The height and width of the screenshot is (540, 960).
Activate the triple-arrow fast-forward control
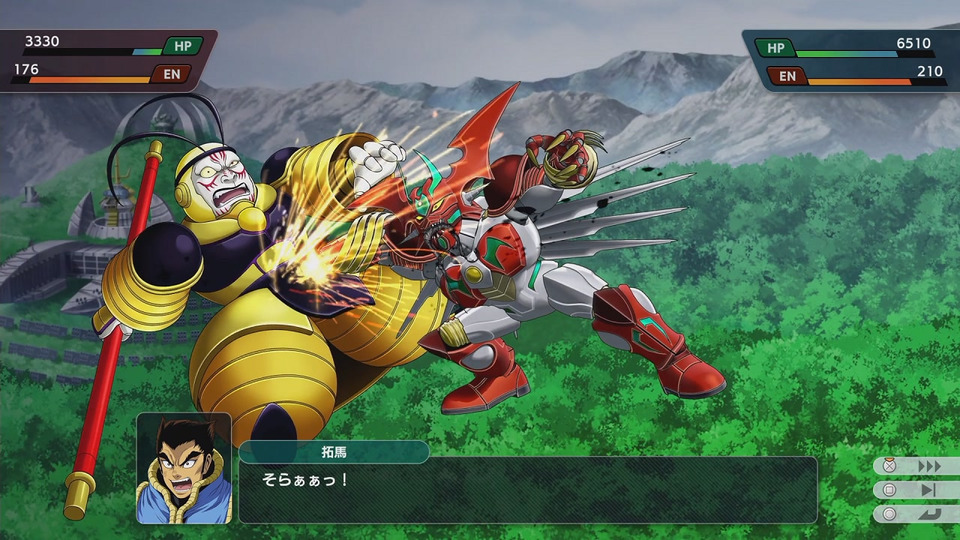pos(929,466)
